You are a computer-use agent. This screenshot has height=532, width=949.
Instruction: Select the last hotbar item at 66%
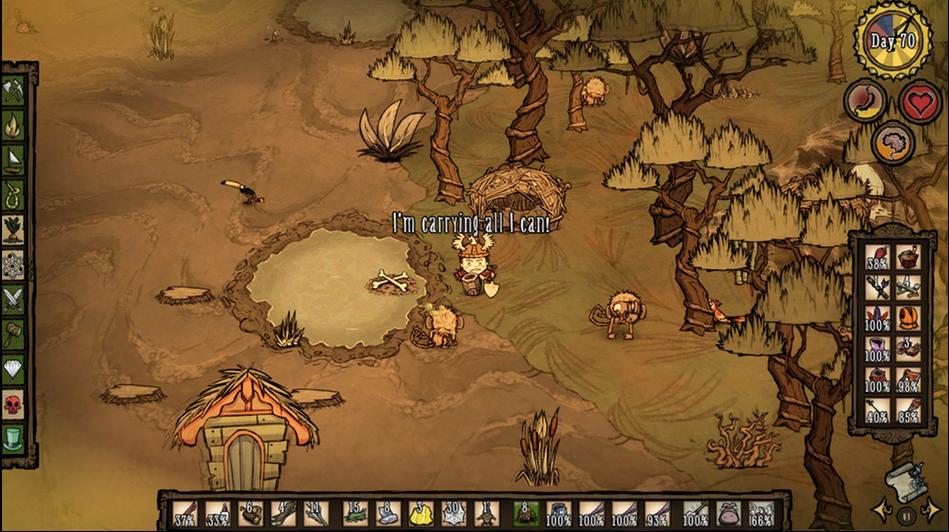click(x=761, y=514)
